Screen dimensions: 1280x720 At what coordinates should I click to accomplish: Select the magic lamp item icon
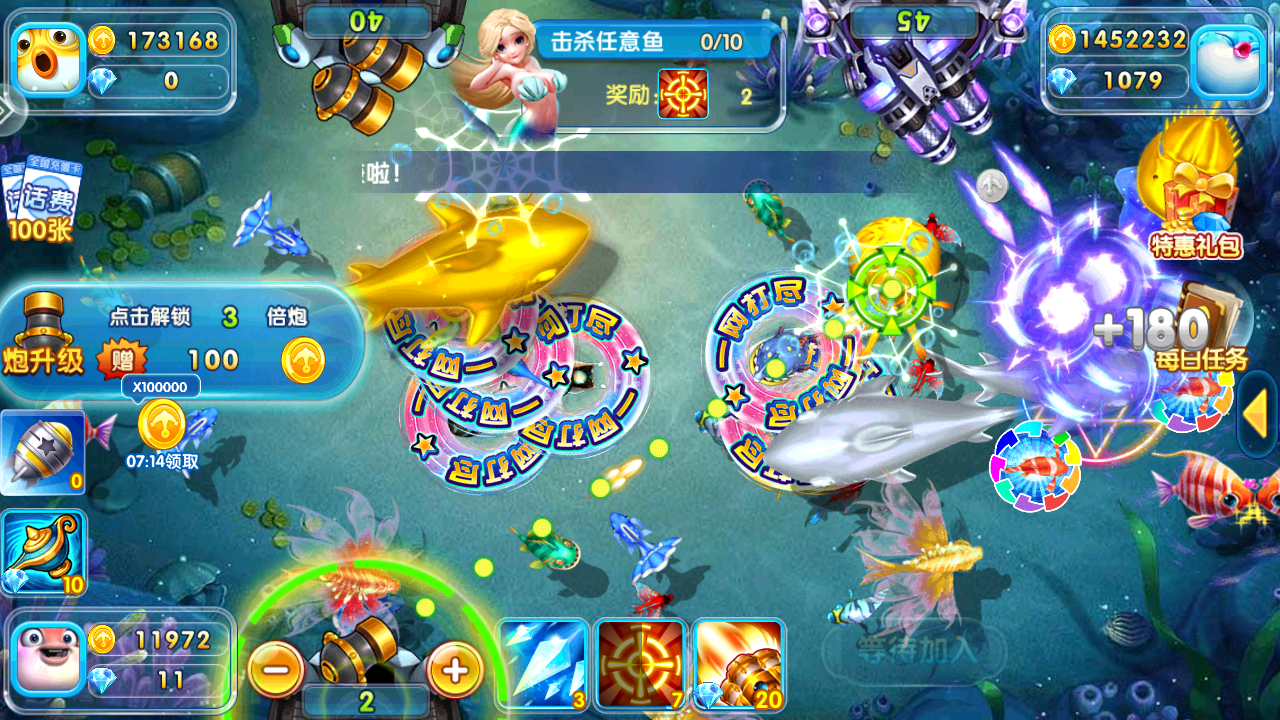click(44, 550)
